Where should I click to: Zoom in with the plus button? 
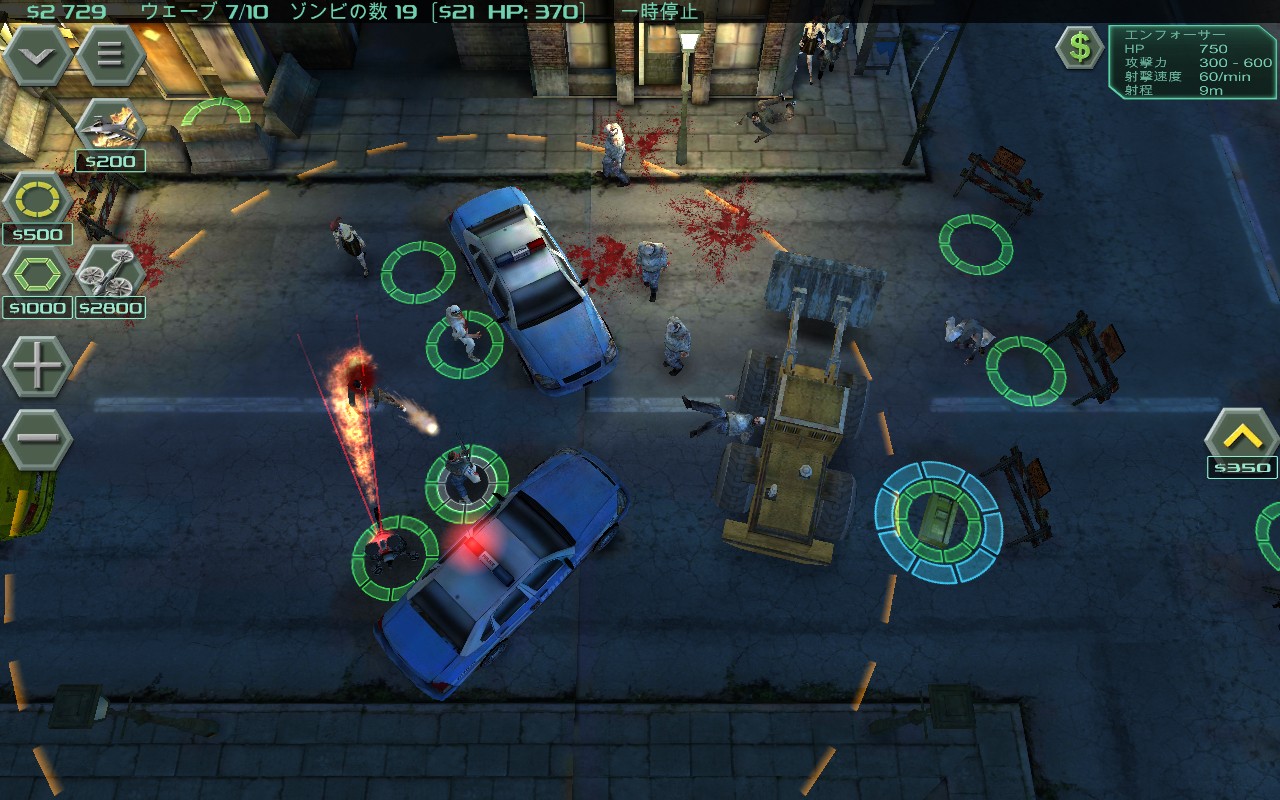coord(38,366)
